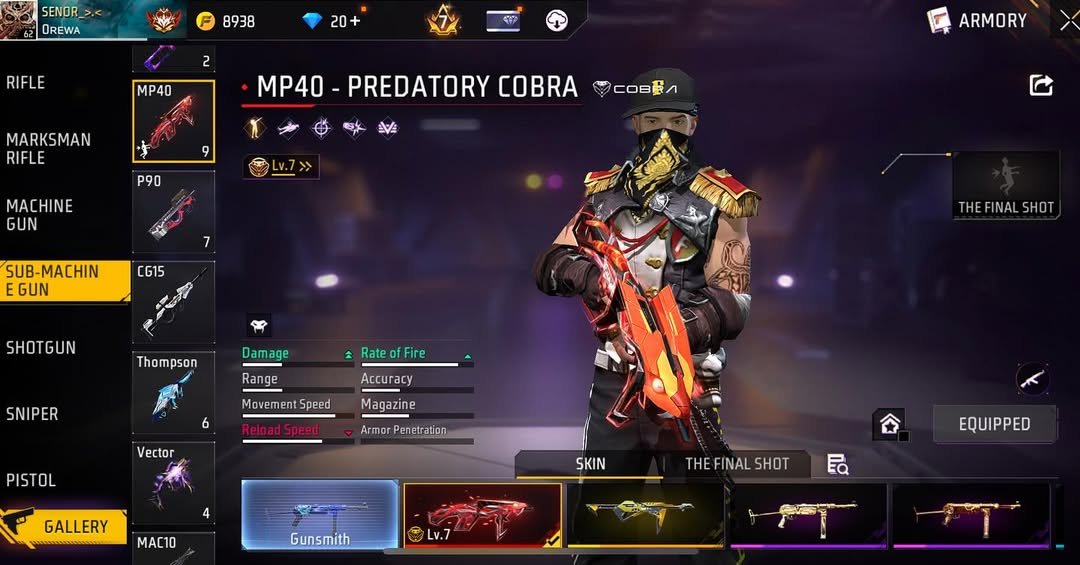The image size is (1080, 565).
Task: Choose the Shotgun category
Action: [41, 348]
